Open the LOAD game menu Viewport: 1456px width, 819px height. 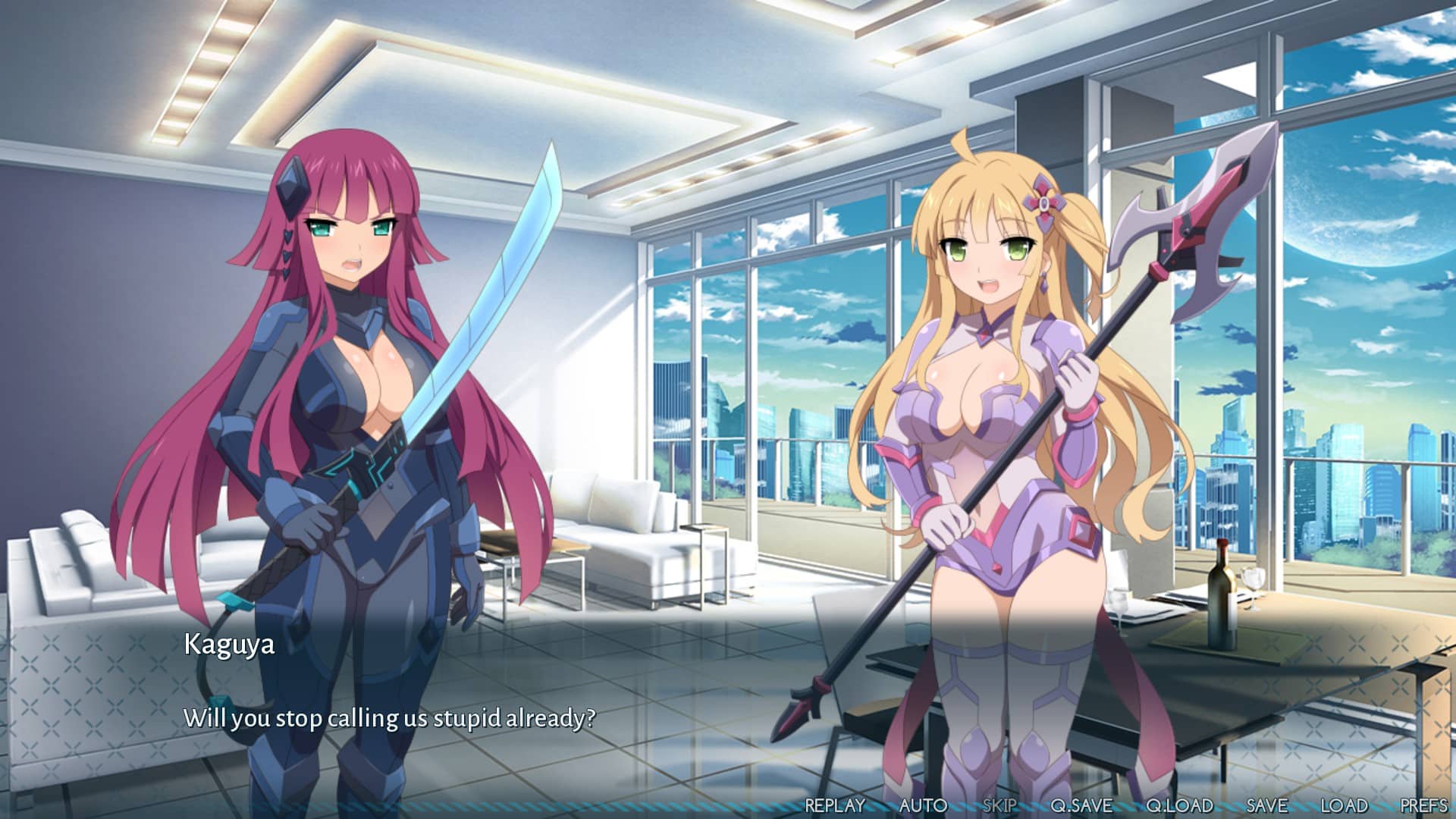[x=1344, y=805]
